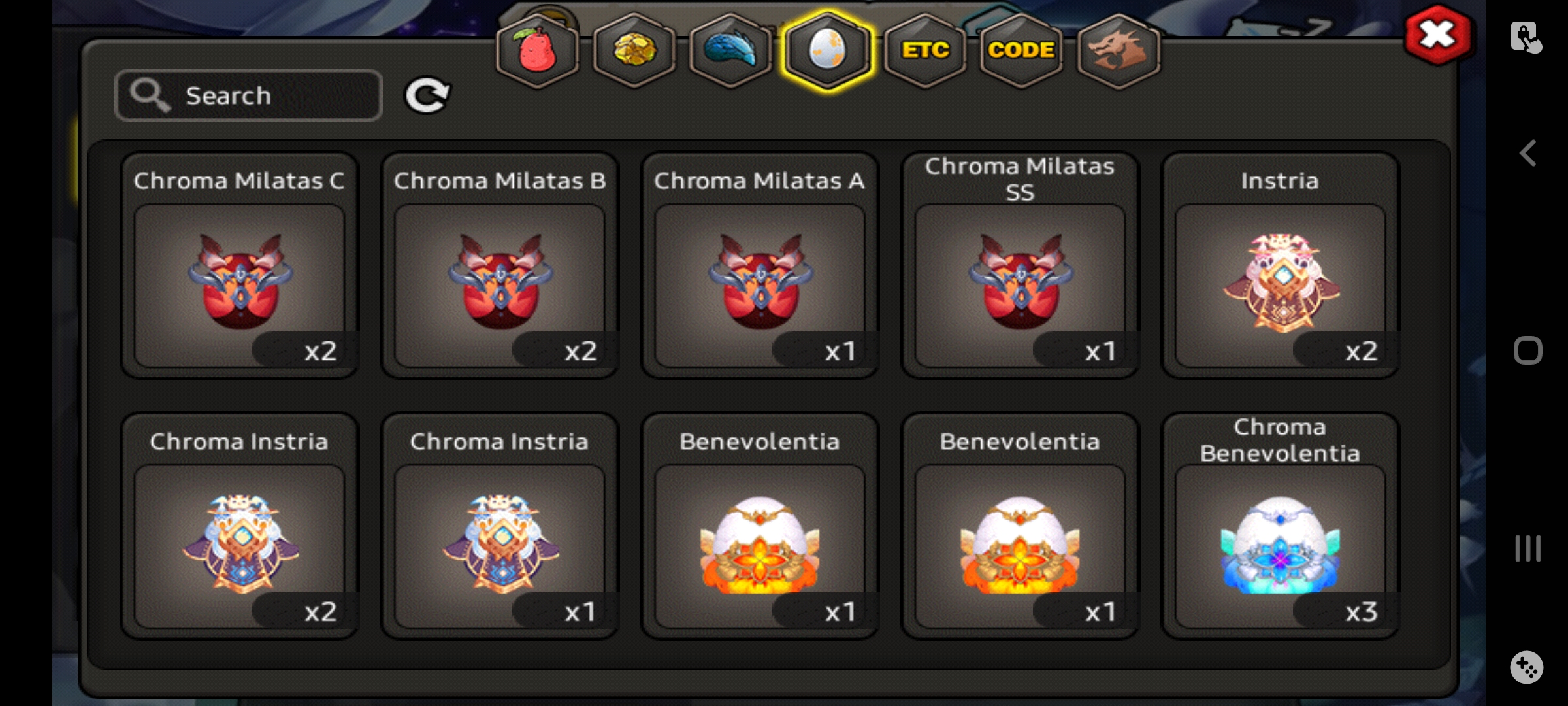Switch to the red fruit food tab
This screenshot has width=1568, height=706.
537,50
